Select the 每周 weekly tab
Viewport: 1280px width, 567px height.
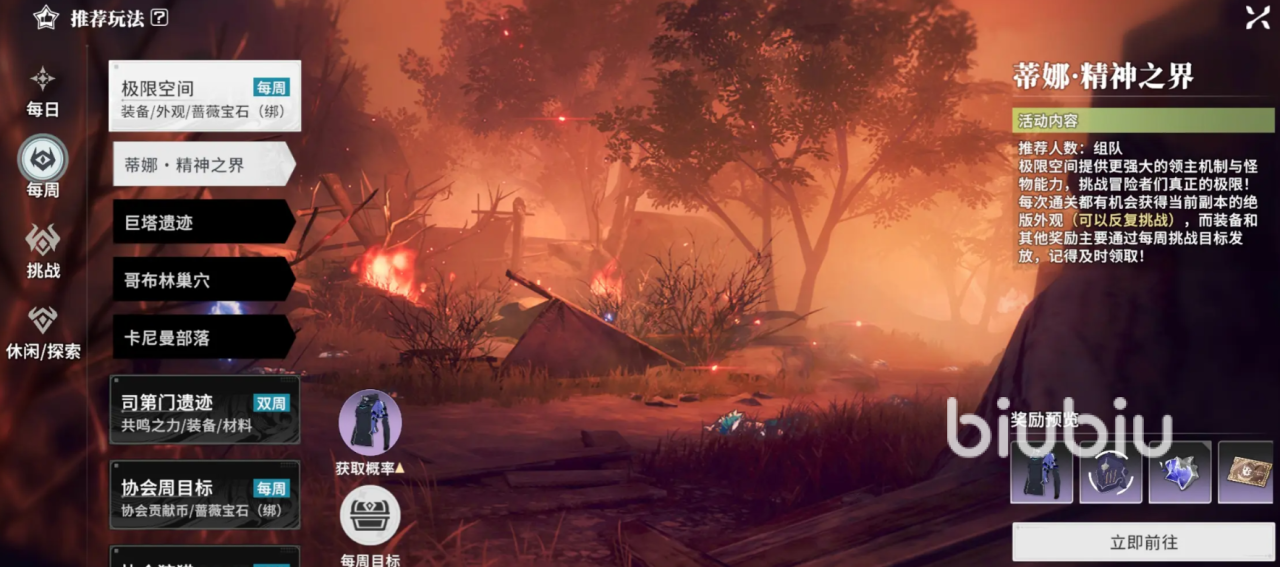click(x=42, y=166)
